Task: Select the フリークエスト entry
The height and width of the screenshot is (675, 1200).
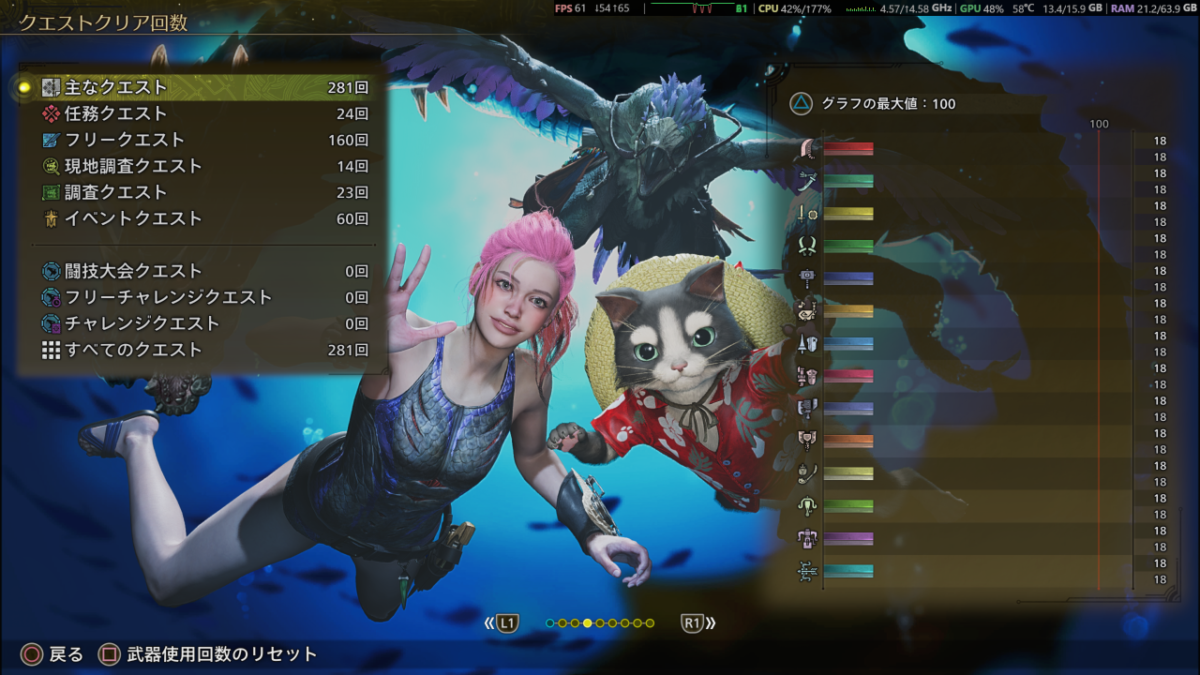Action: (x=200, y=140)
